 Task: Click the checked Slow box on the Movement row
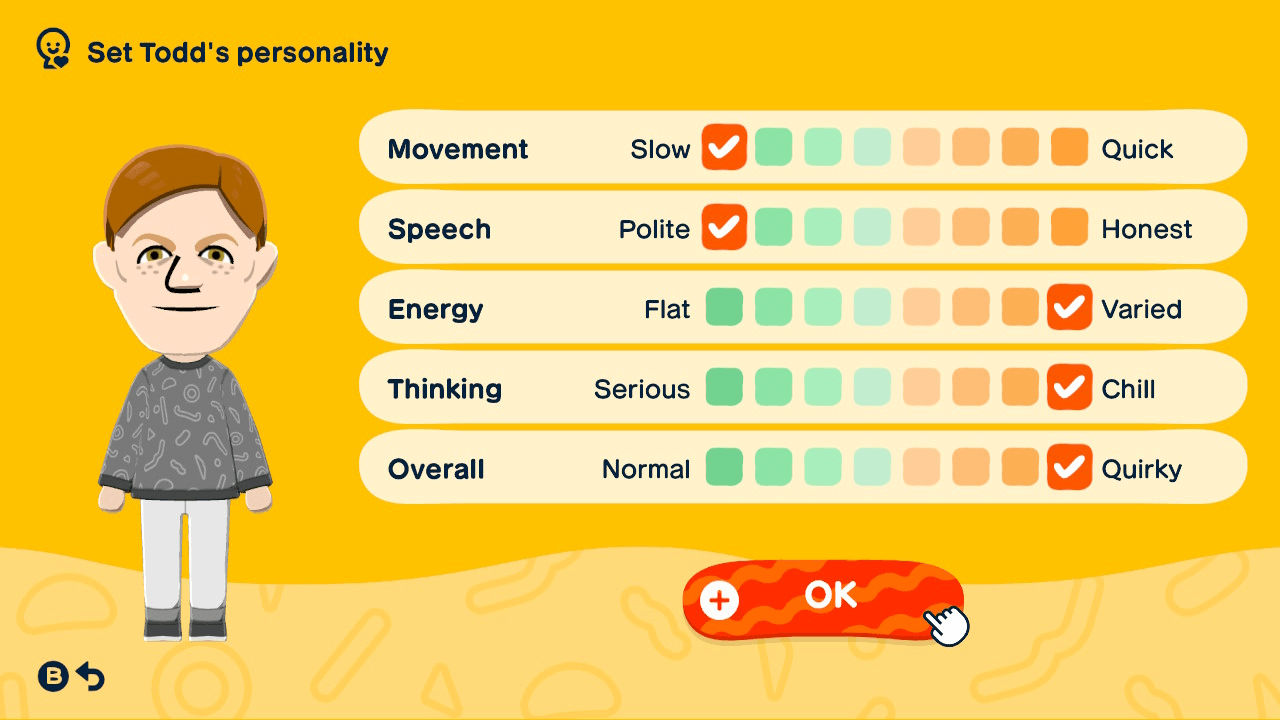[x=724, y=148]
